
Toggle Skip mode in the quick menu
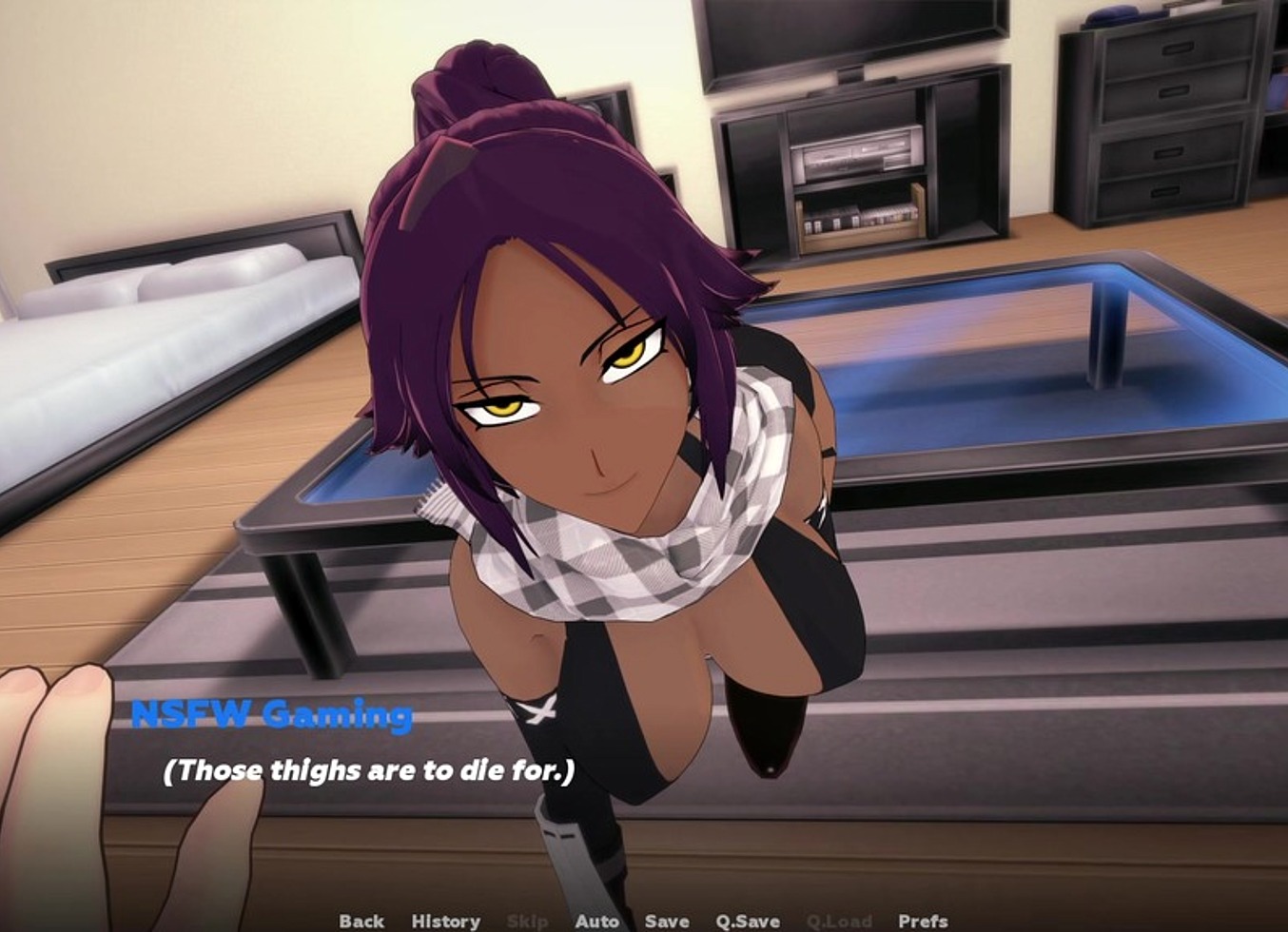click(x=530, y=921)
